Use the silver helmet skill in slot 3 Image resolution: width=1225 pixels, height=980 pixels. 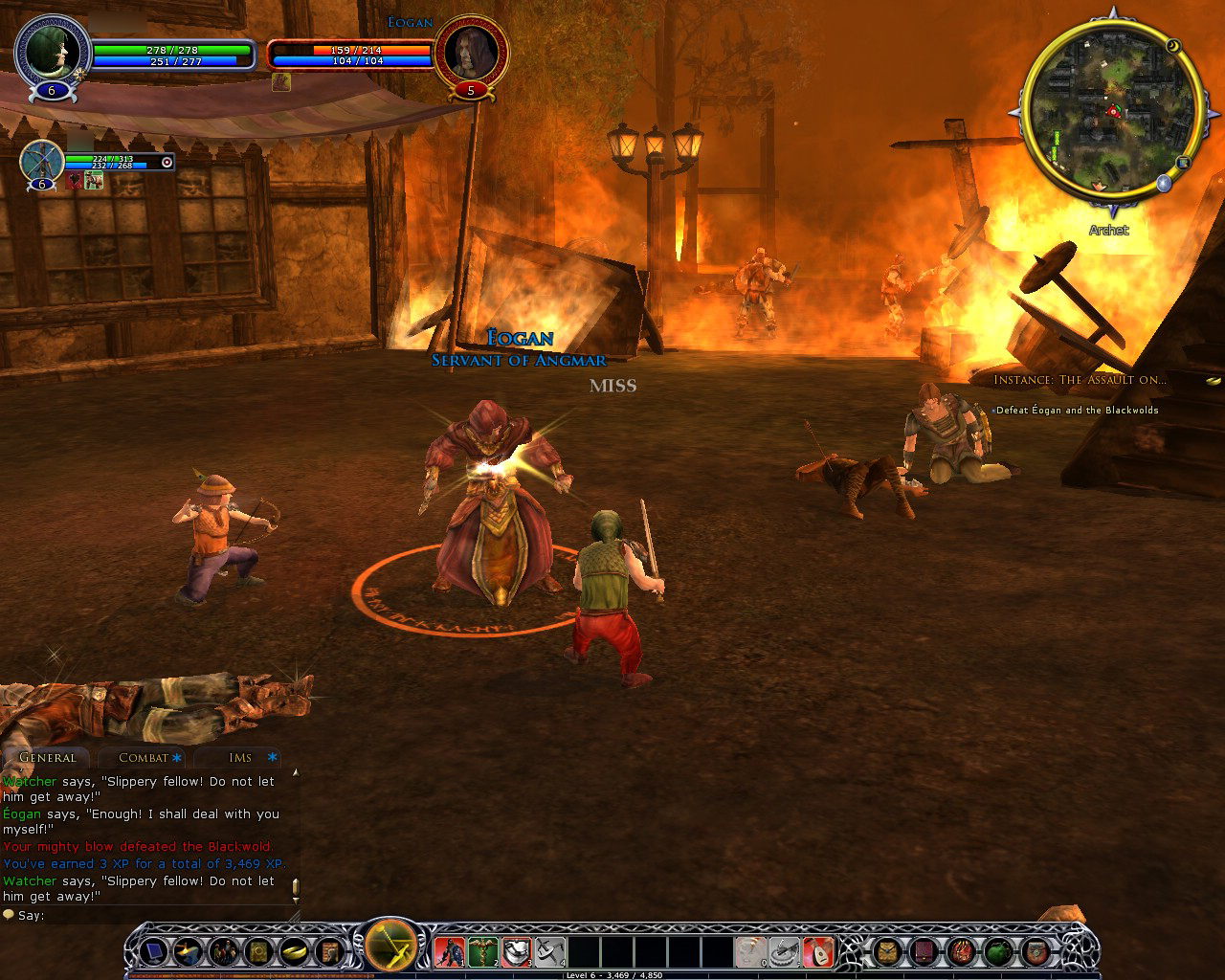(x=517, y=951)
